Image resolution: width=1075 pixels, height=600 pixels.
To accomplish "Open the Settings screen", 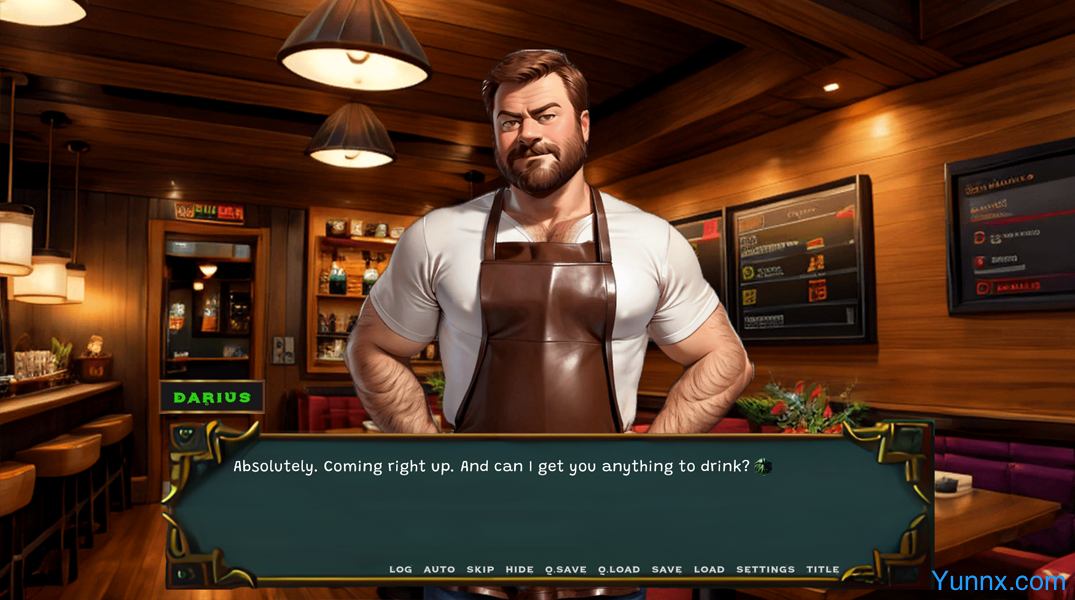I will [765, 570].
